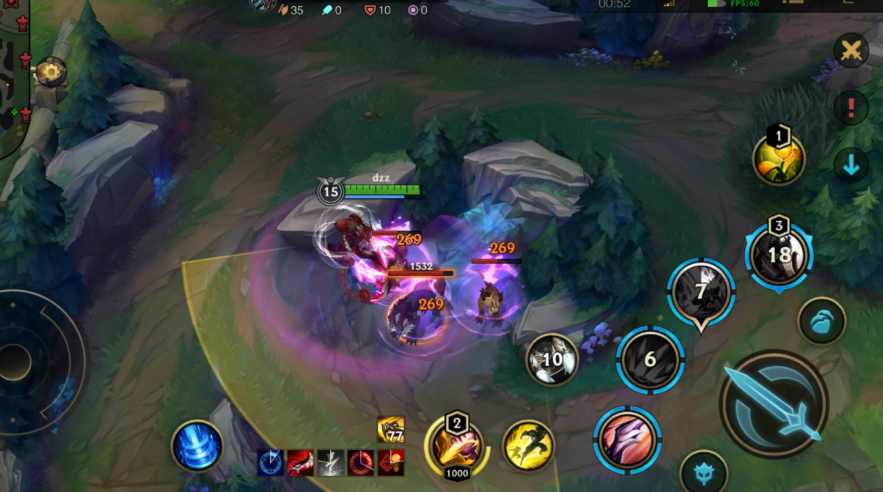This screenshot has height=492, width=883.
Task: Cast the claw slash ability
Action: 628,439
